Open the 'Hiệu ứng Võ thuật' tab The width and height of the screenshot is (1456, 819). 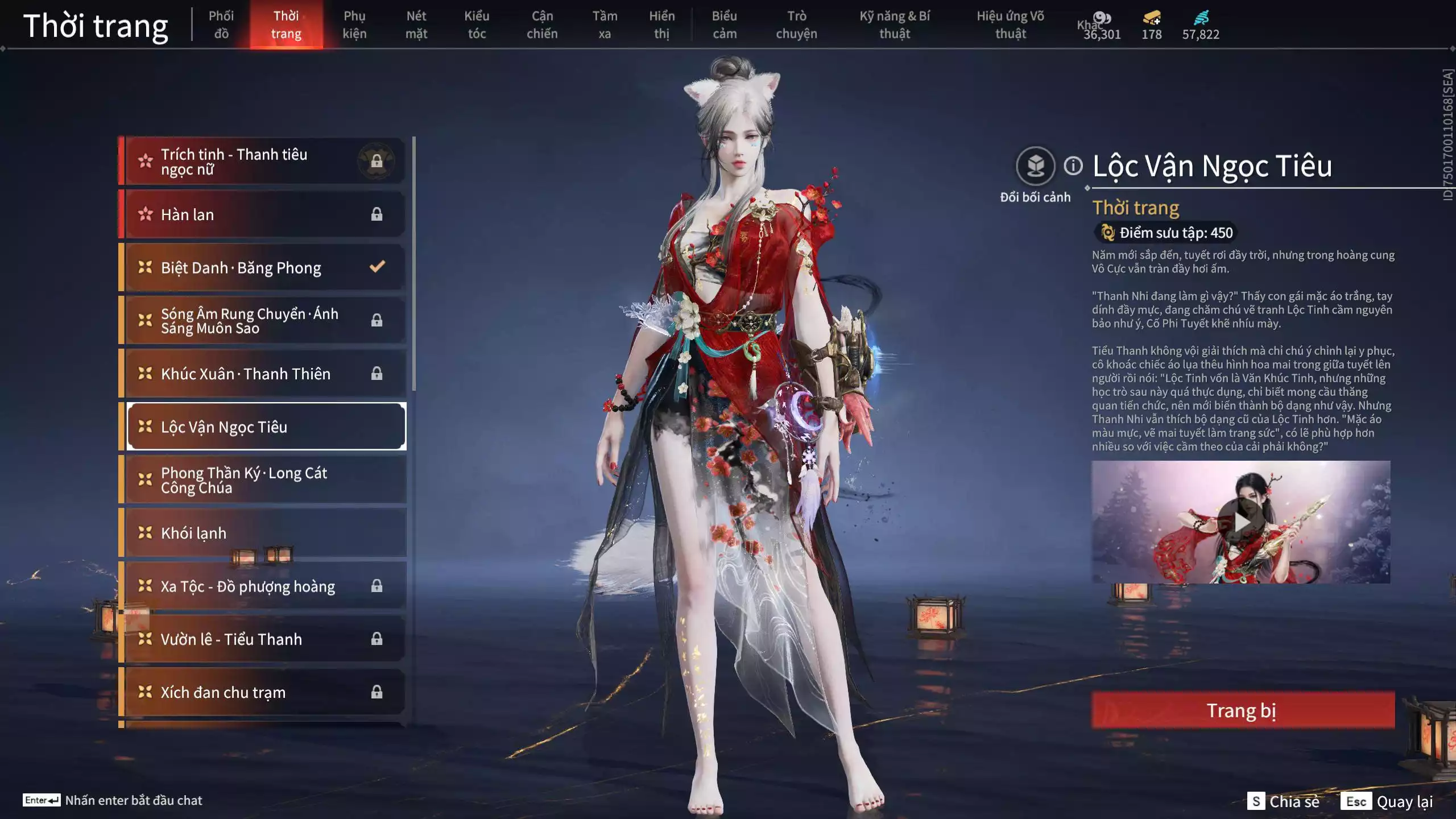pyautogui.click(x=1011, y=25)
